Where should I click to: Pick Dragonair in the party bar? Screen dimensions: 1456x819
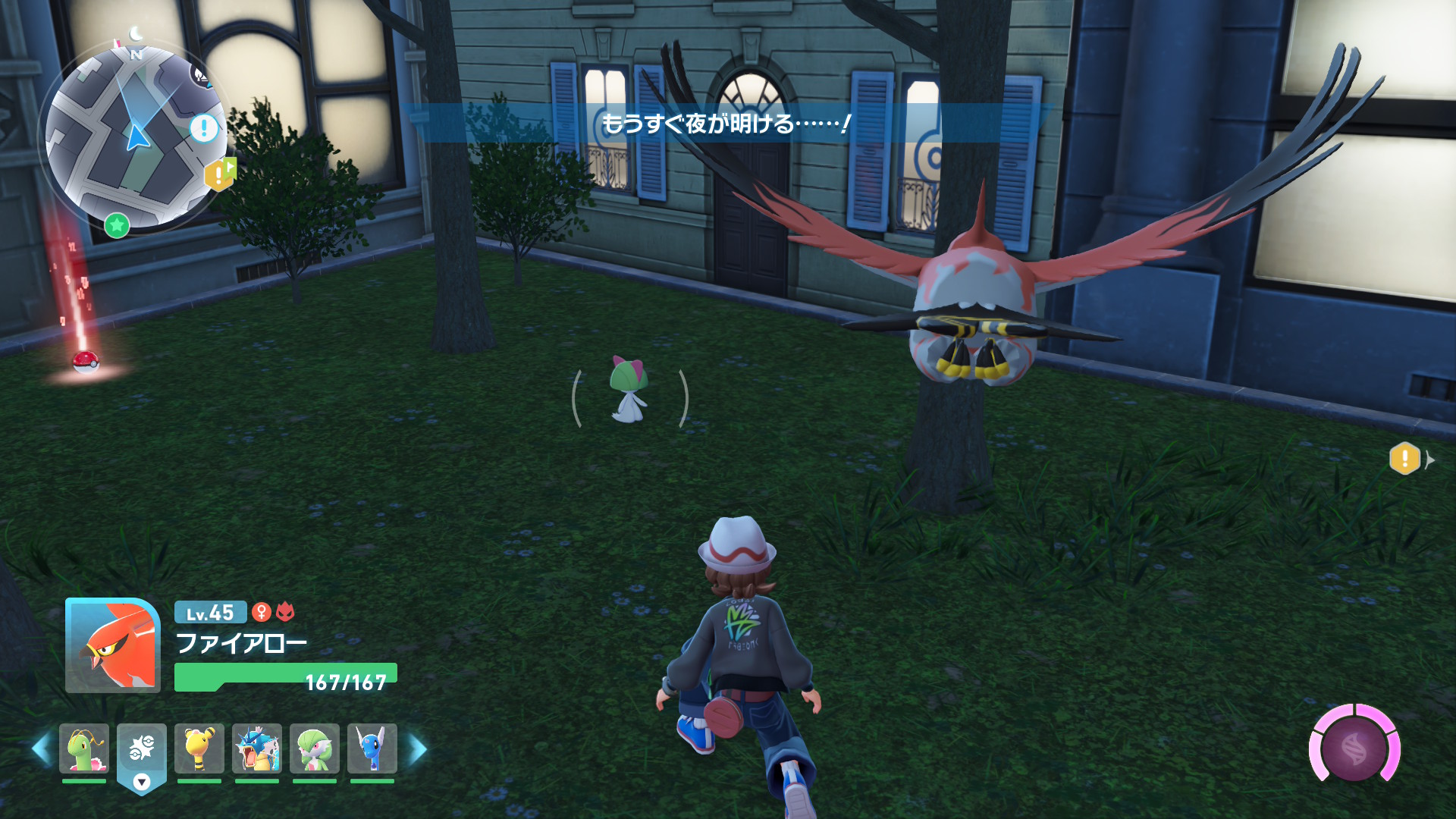372,748
